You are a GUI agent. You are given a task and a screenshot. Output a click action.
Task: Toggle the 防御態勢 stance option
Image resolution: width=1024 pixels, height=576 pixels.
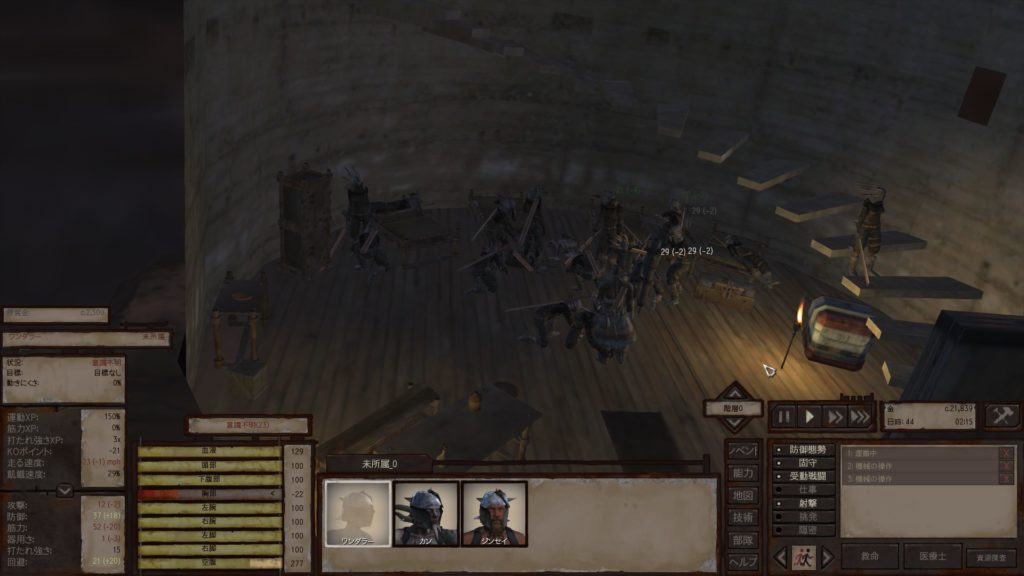click(807, 451)
